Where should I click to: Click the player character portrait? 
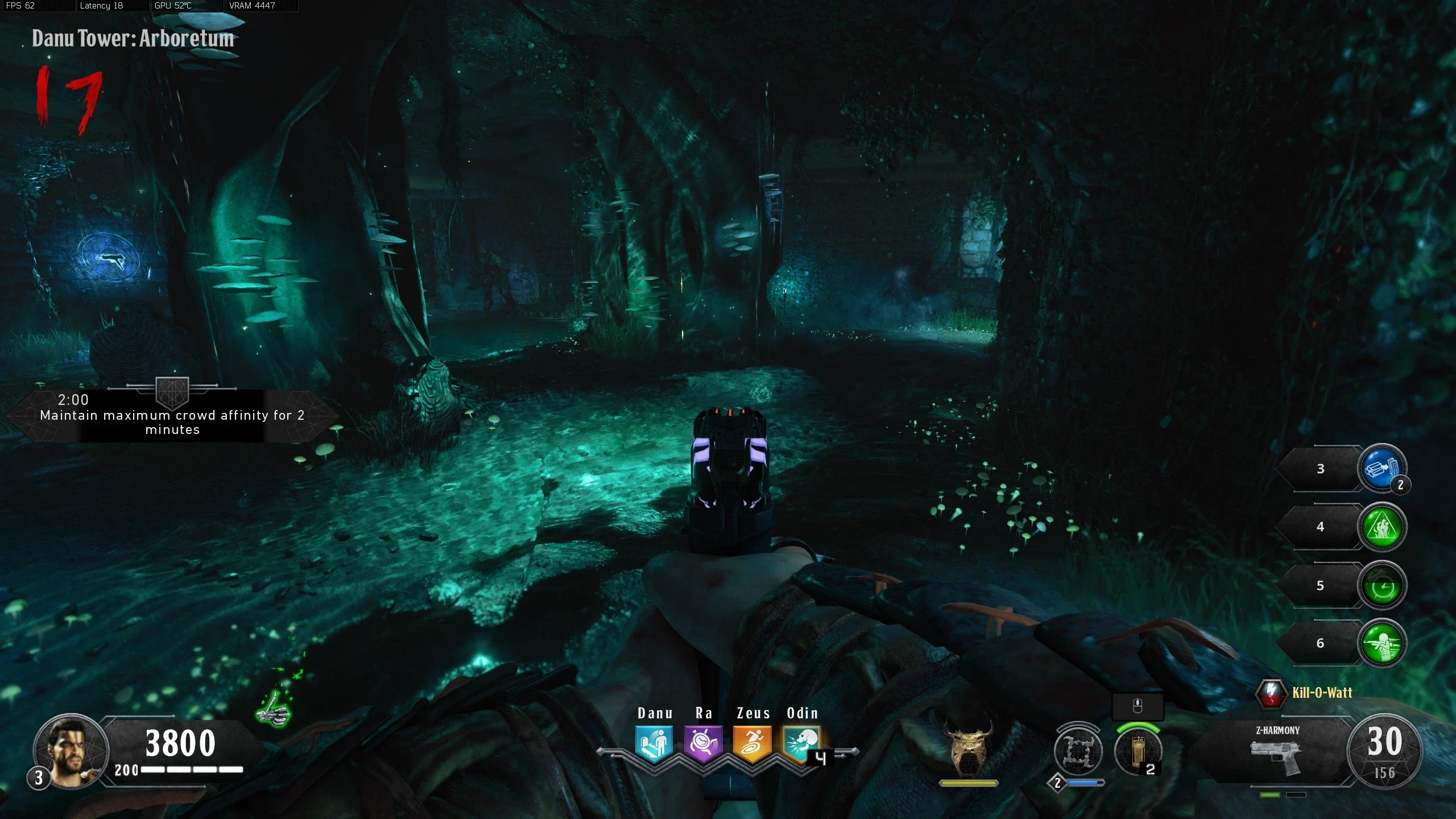(x=71, y=751)
